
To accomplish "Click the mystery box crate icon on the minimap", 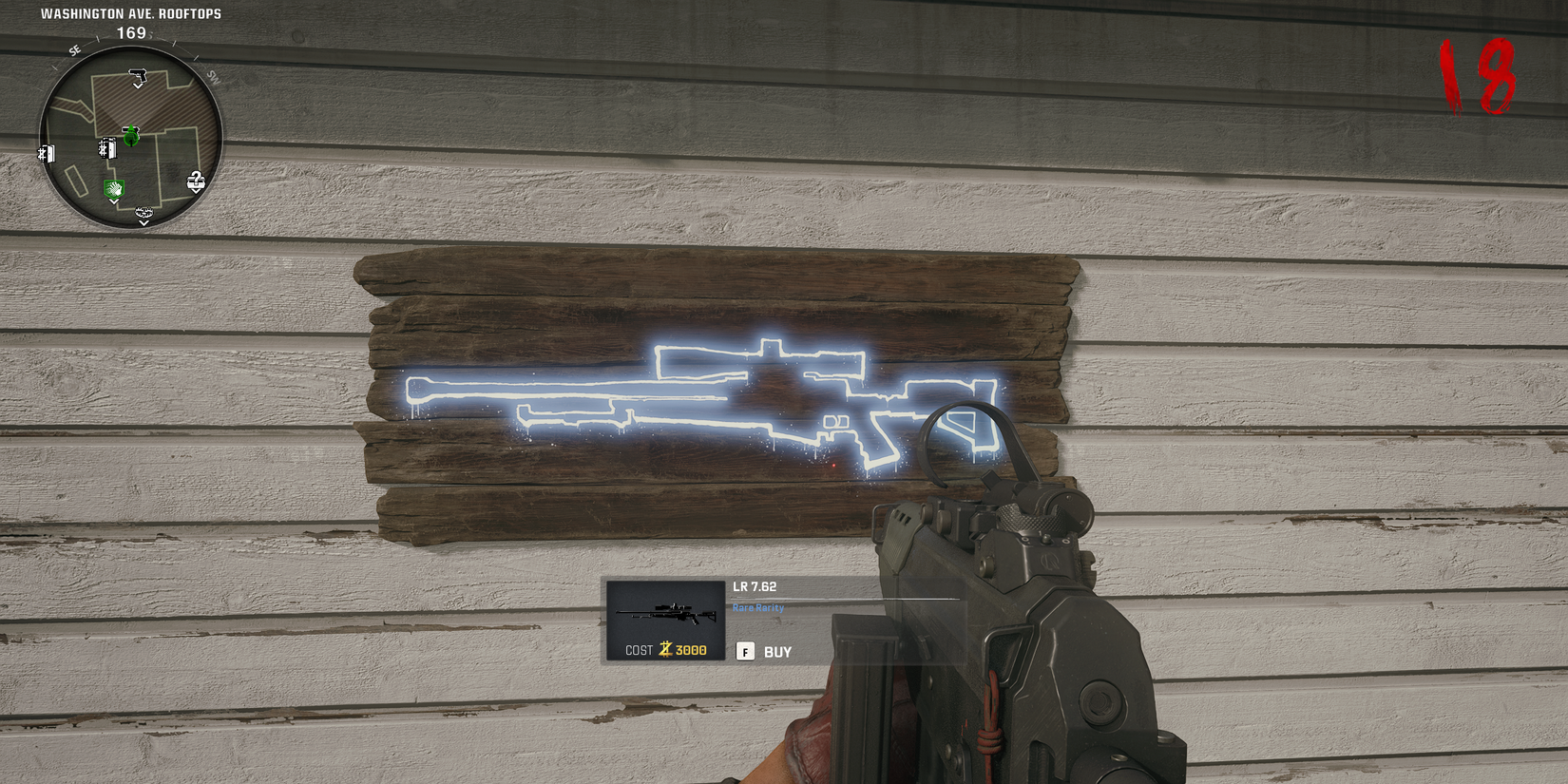I will (196, 180).
